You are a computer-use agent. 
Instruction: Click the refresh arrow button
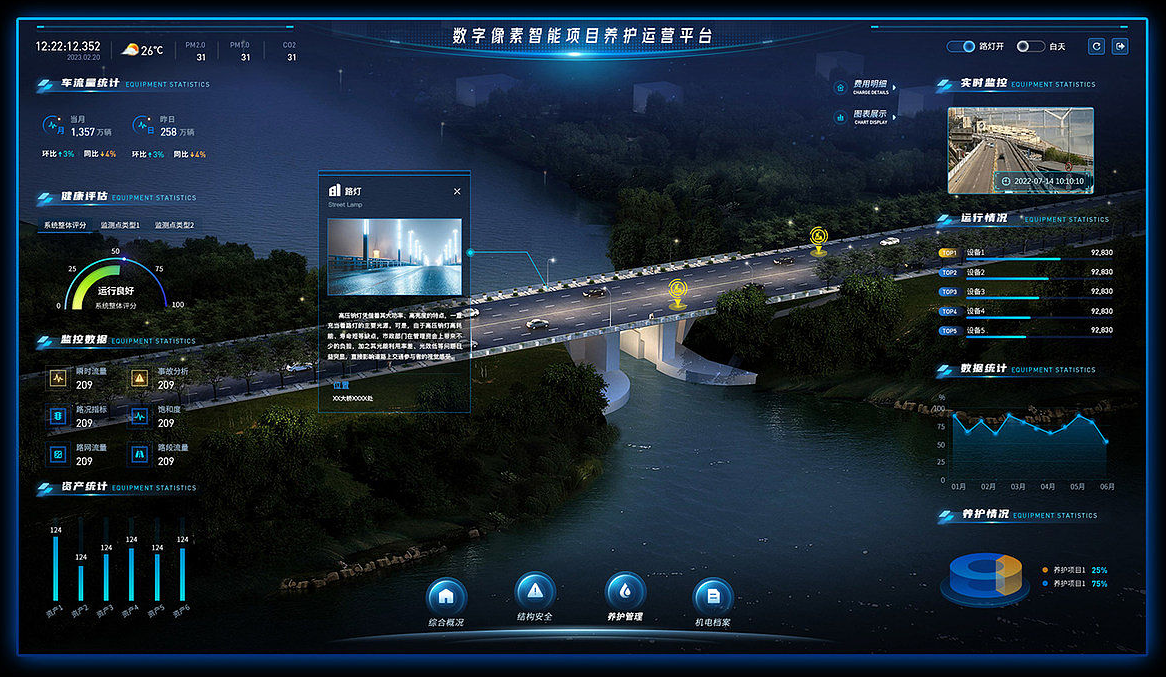1097,46
